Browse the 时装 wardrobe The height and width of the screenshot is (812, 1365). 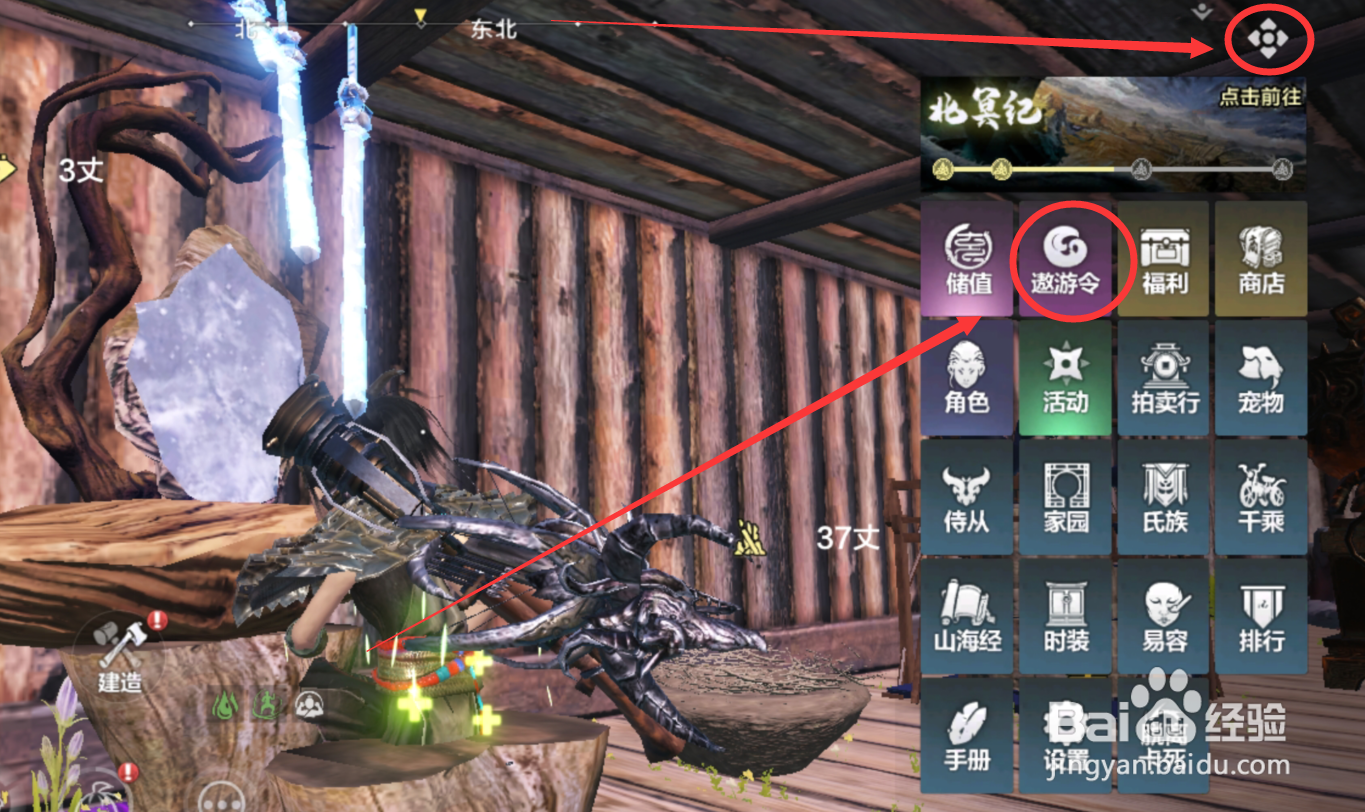coord(1066,616)
